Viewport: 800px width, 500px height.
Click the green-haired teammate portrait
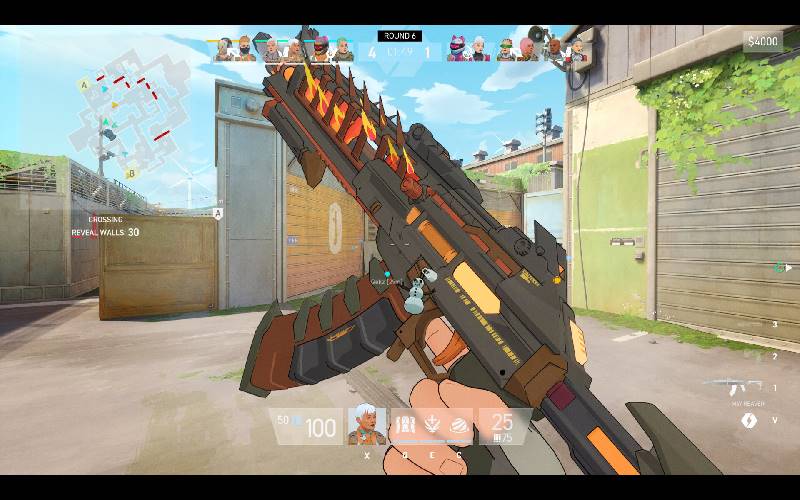(x=344, y=49)
